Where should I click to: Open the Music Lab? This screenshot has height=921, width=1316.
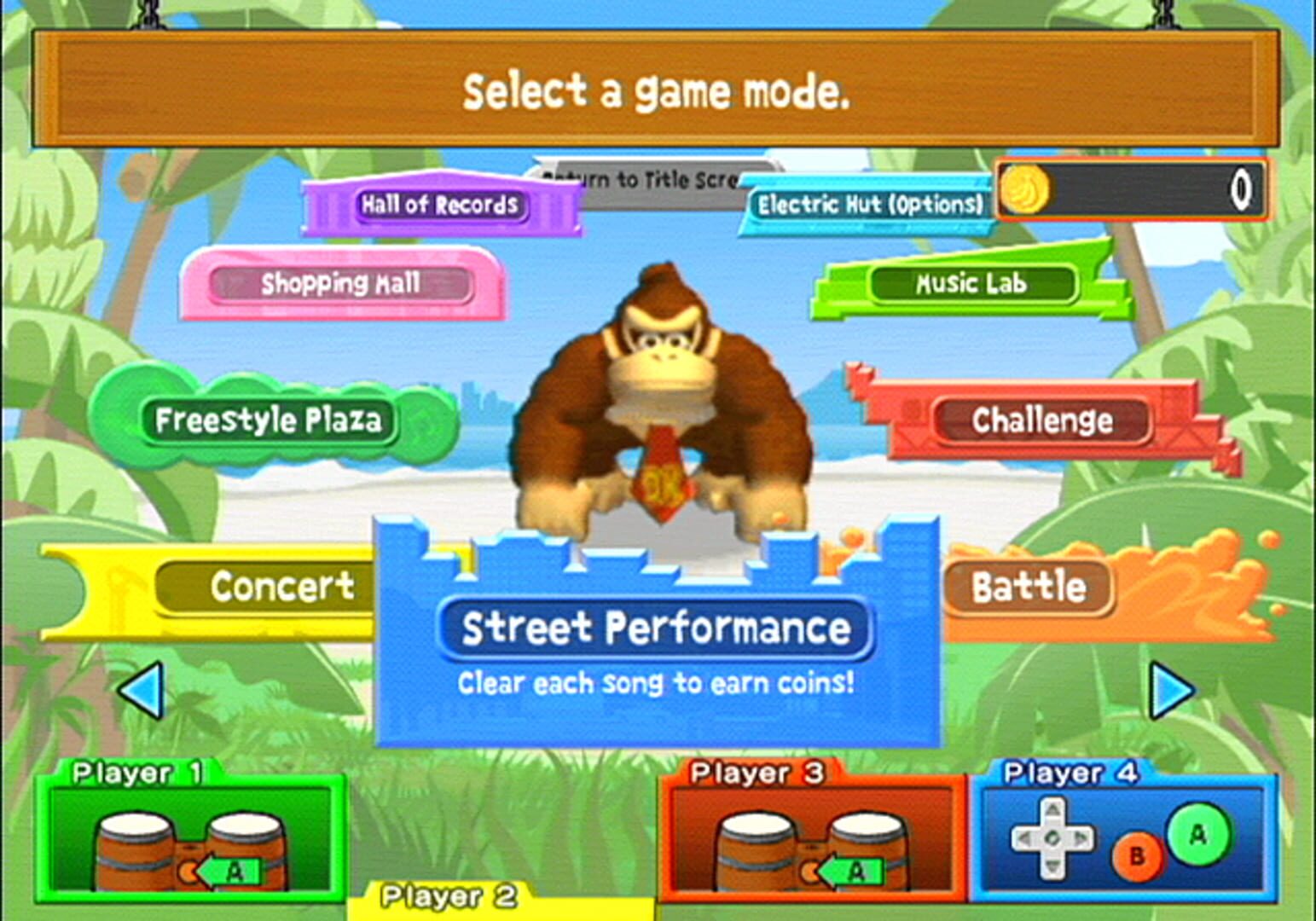click(972, 284)
